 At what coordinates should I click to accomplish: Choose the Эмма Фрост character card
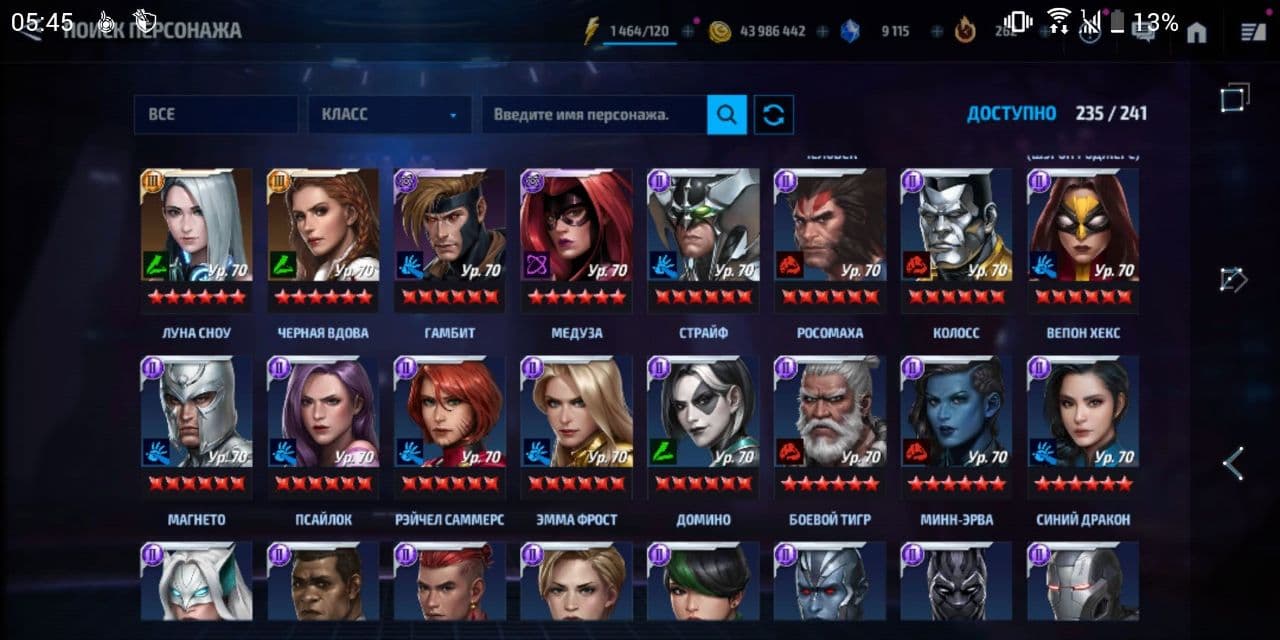point(576,425)
